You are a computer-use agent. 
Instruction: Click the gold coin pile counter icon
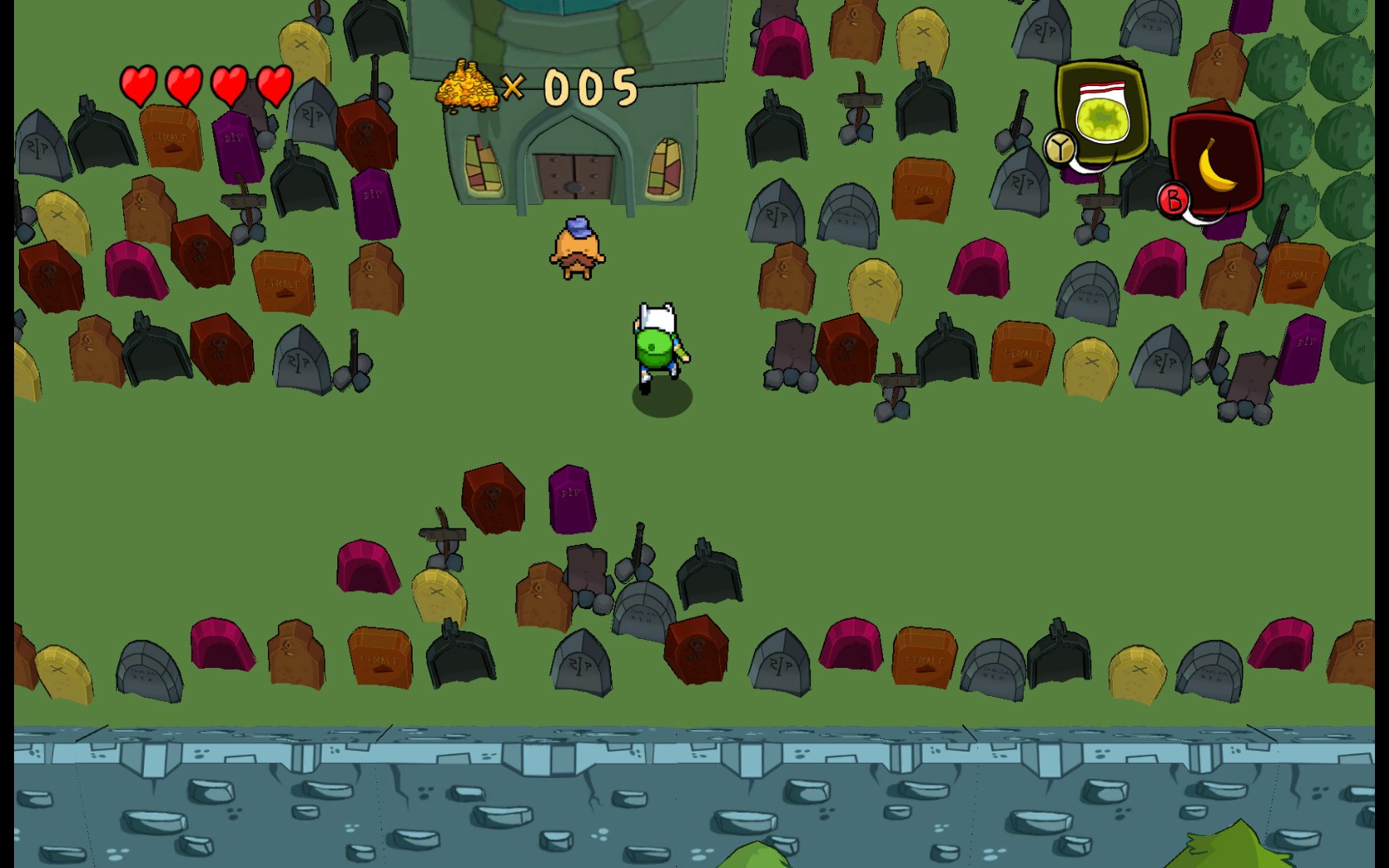pyautogui.click(x=465, y=85)
